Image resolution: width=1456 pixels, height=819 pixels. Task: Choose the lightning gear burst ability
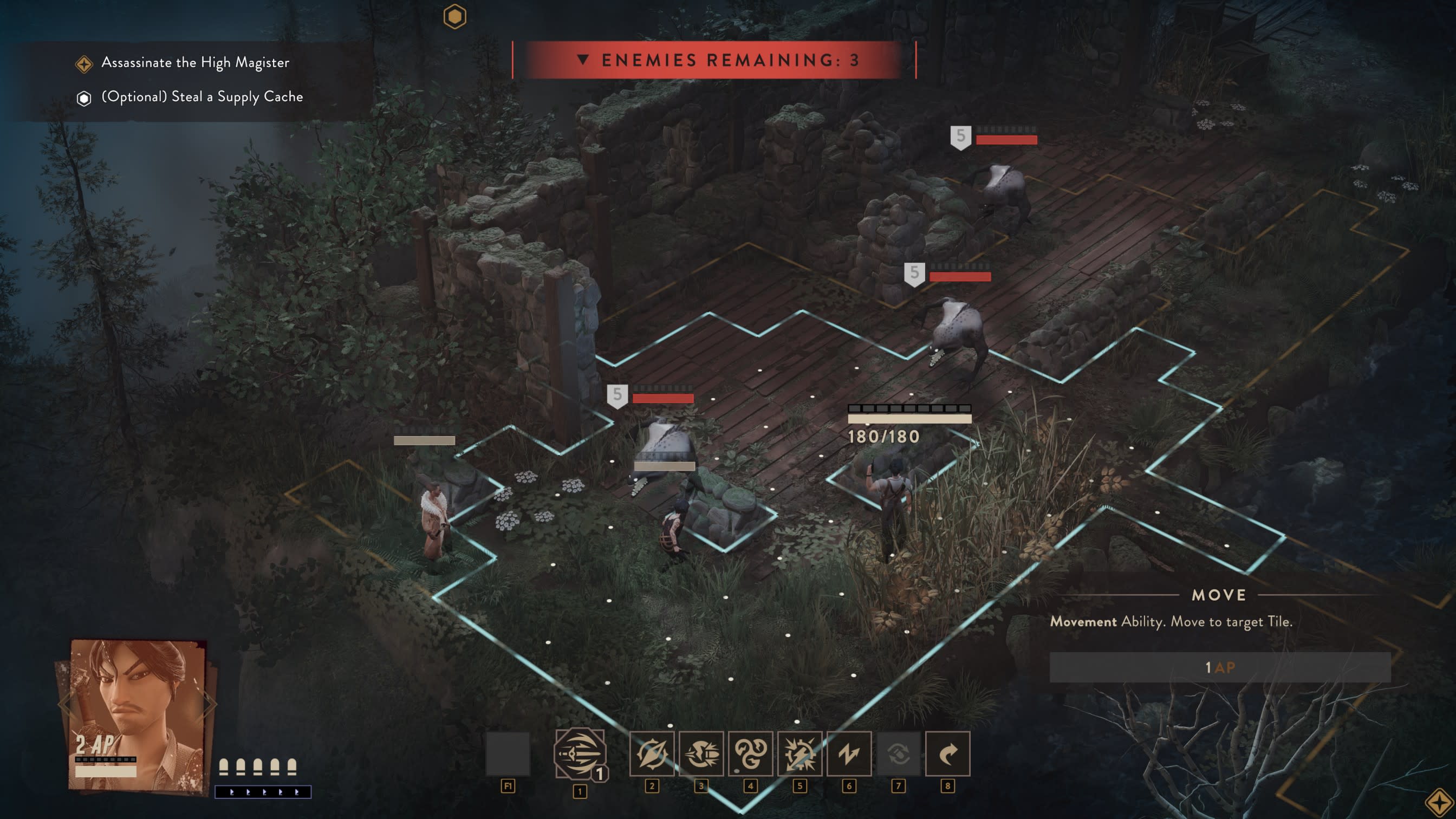click(x=799, y=753)
